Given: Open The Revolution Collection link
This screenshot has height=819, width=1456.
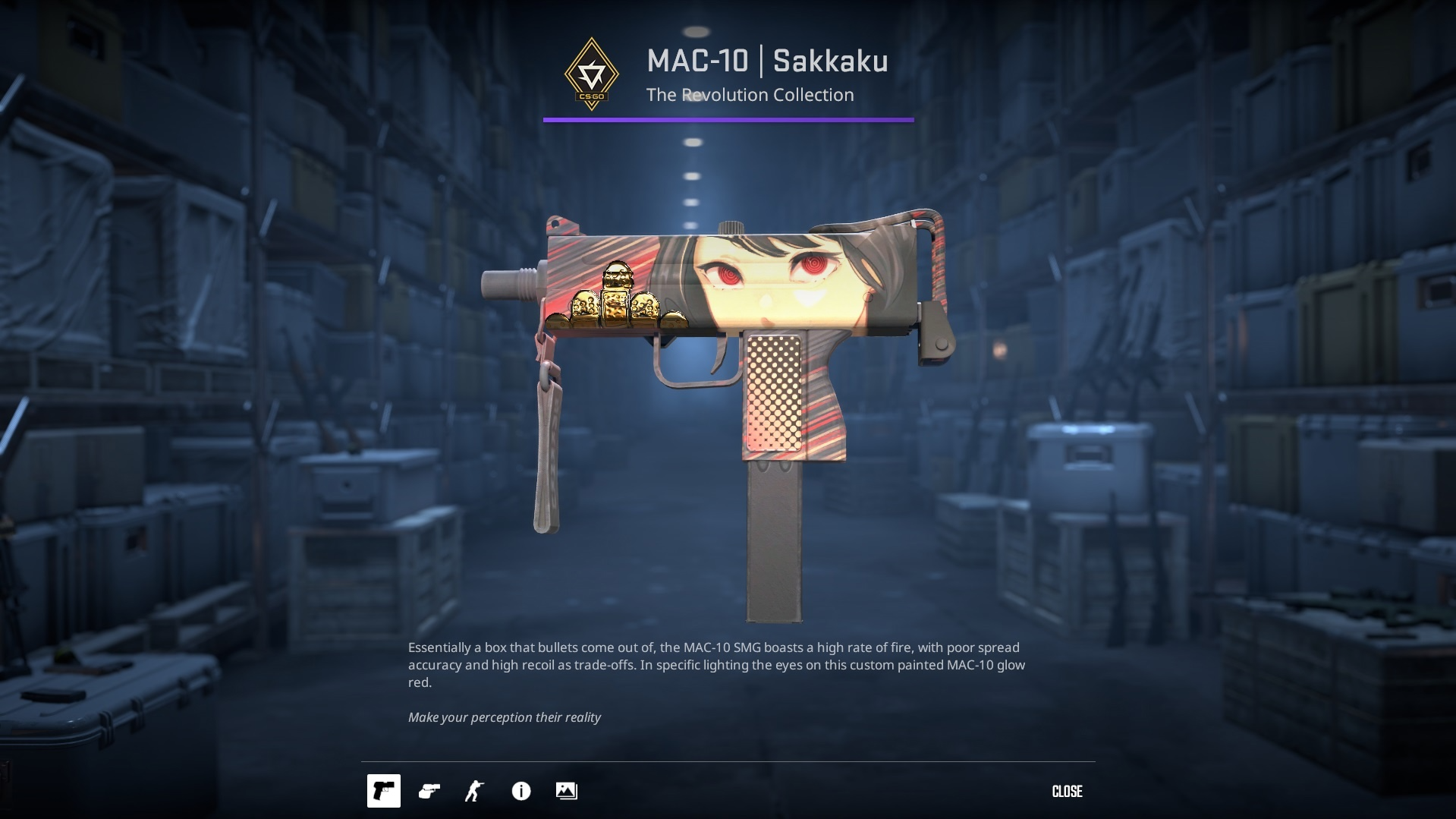Looking at the screenshot, I should point(750,95).
